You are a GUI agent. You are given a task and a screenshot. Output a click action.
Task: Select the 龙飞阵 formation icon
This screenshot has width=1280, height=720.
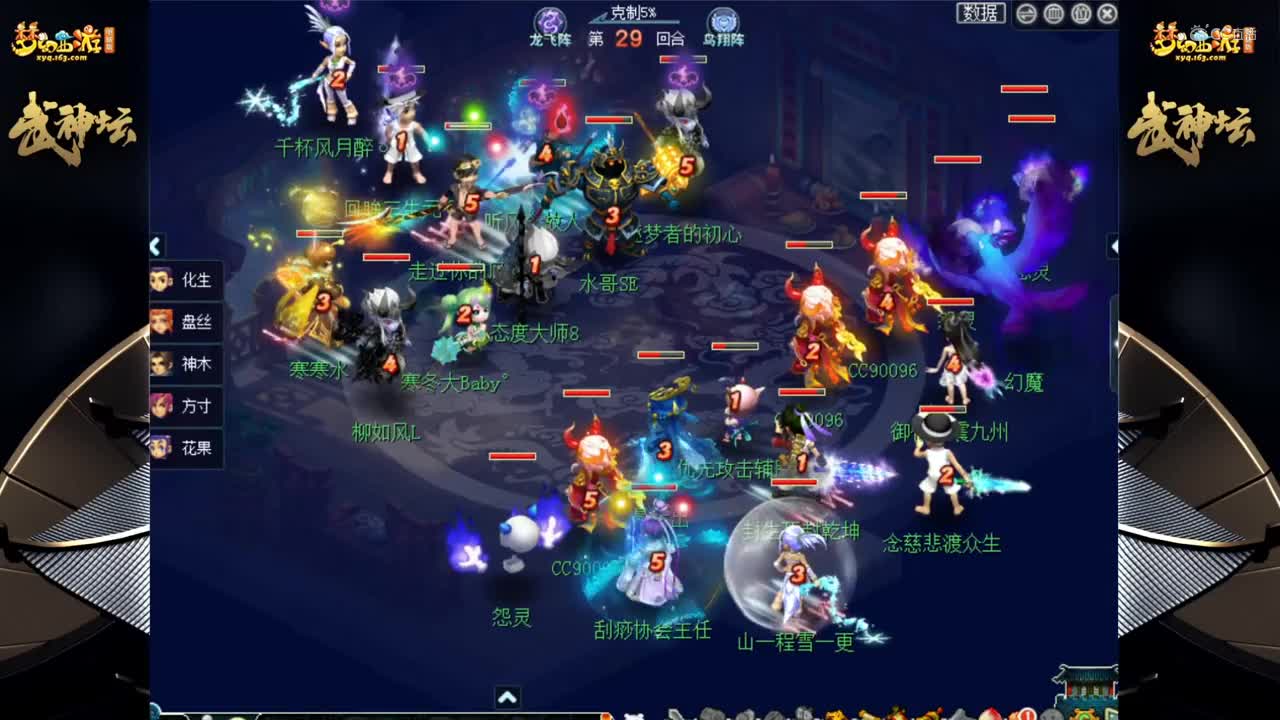pyautogui.click(x=549, y=23)
